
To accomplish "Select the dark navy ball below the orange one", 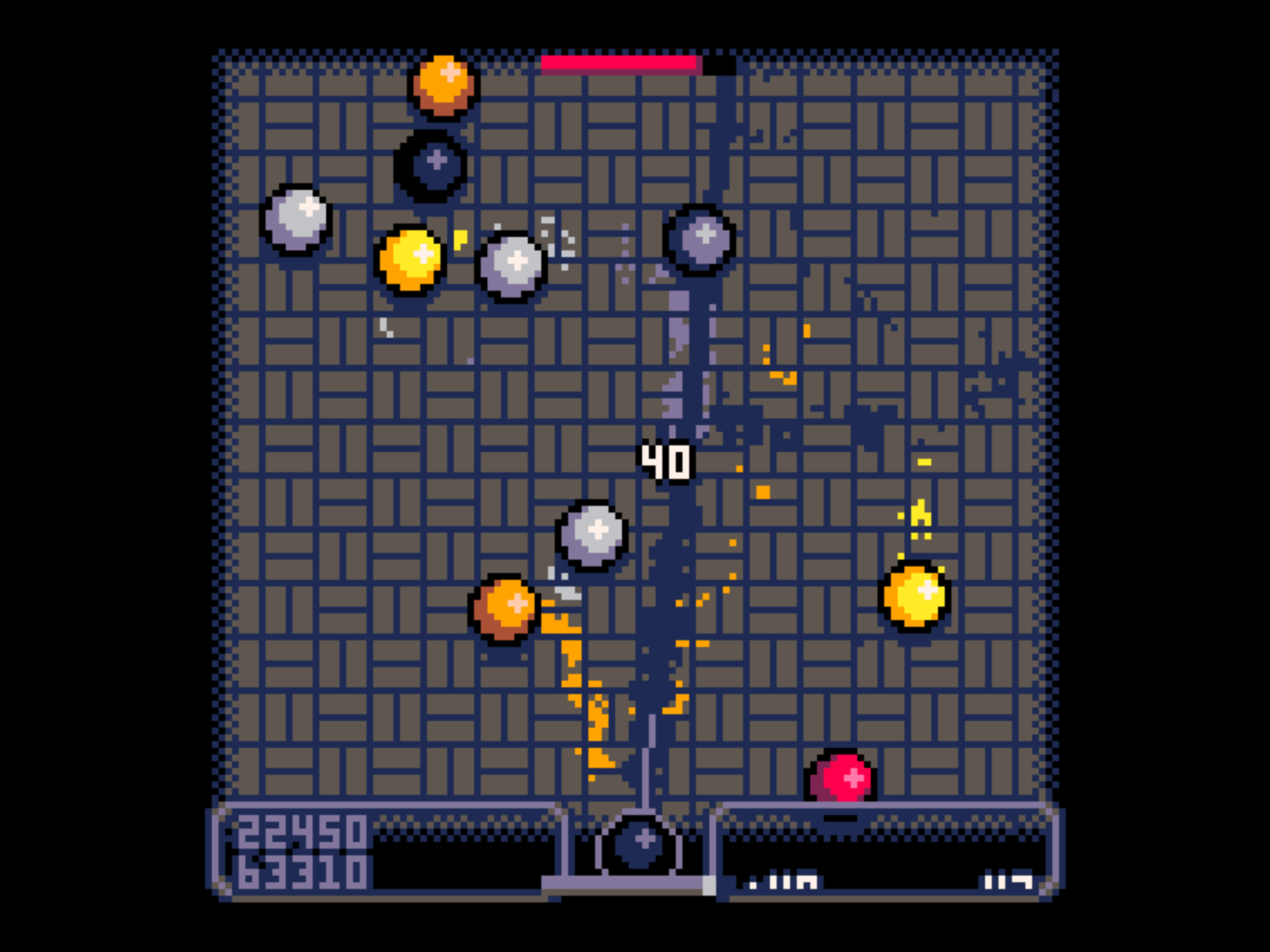I will pyautogui.click(x=432, y=165).
